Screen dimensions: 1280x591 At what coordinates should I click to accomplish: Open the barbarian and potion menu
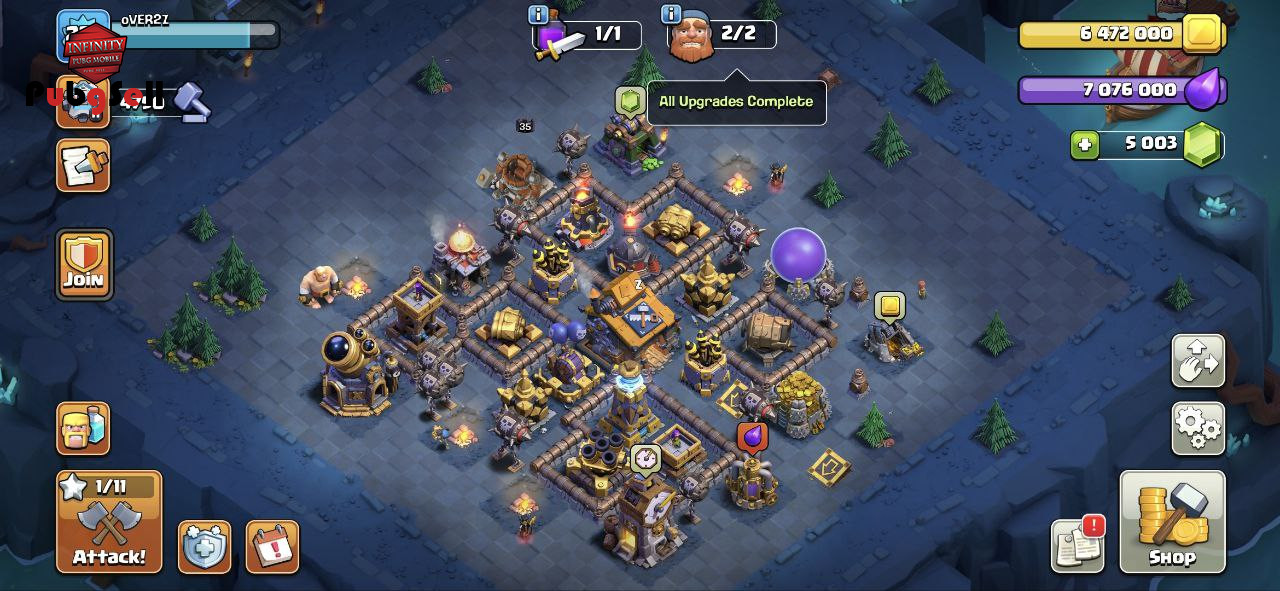tap(83, 429)
